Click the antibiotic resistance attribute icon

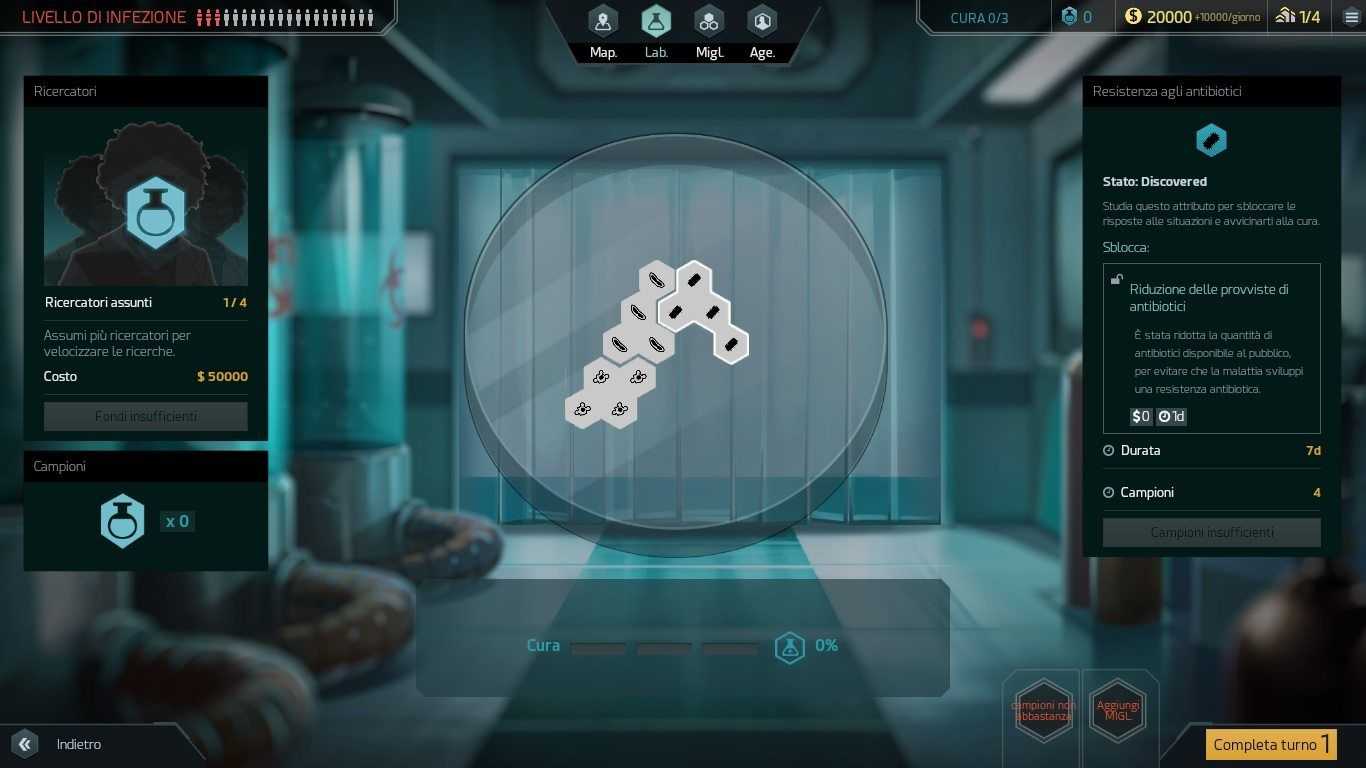1211,141
